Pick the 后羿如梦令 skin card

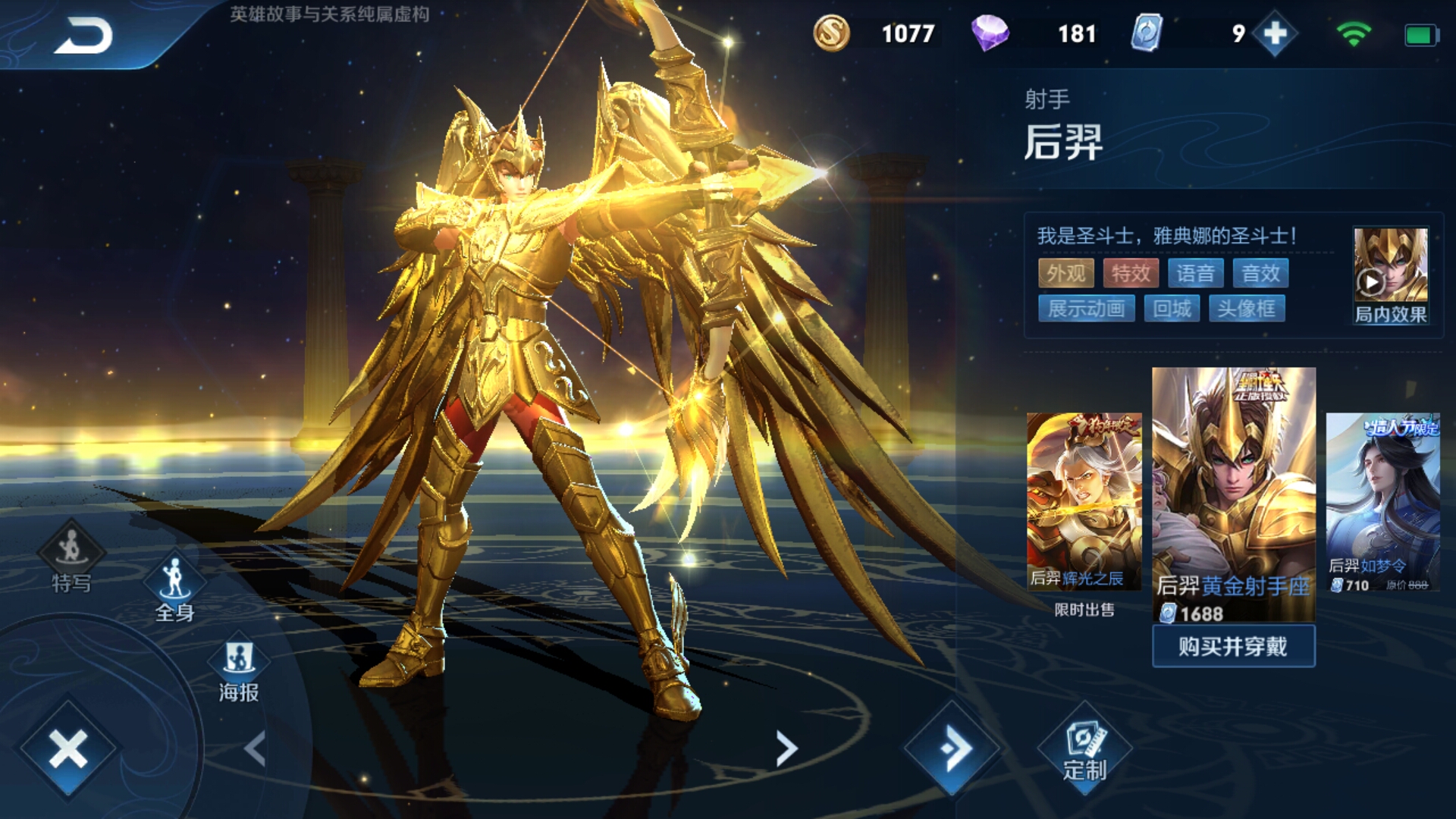[x=1382, y=502]
